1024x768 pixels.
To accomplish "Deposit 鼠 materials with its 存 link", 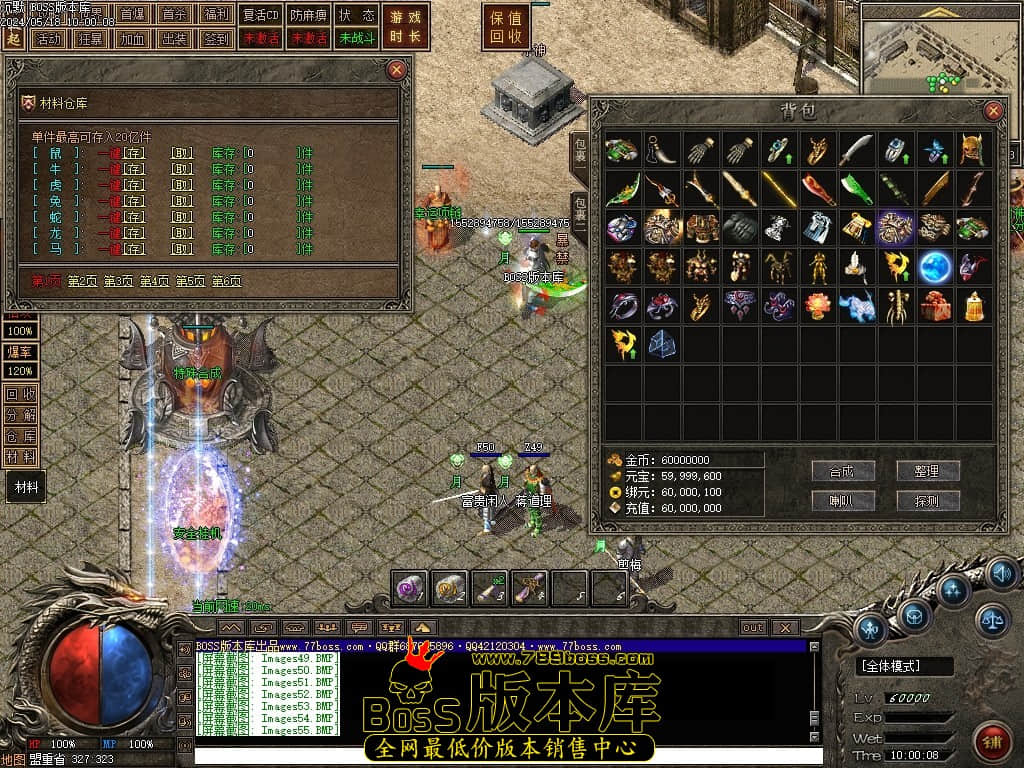I will coord(134,153).
